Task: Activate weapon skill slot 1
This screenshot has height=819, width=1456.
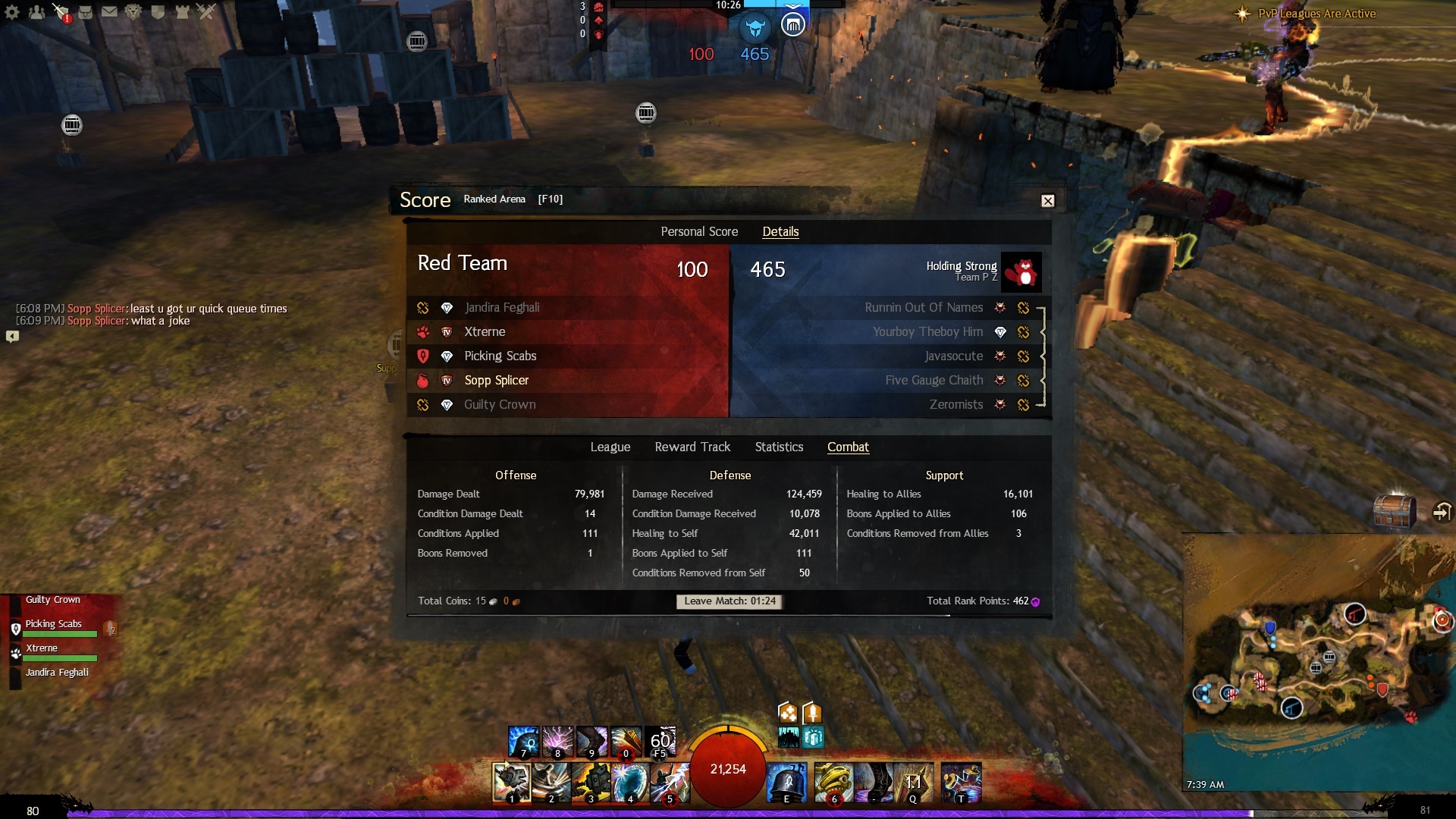Action: click(x=511, y=782)
